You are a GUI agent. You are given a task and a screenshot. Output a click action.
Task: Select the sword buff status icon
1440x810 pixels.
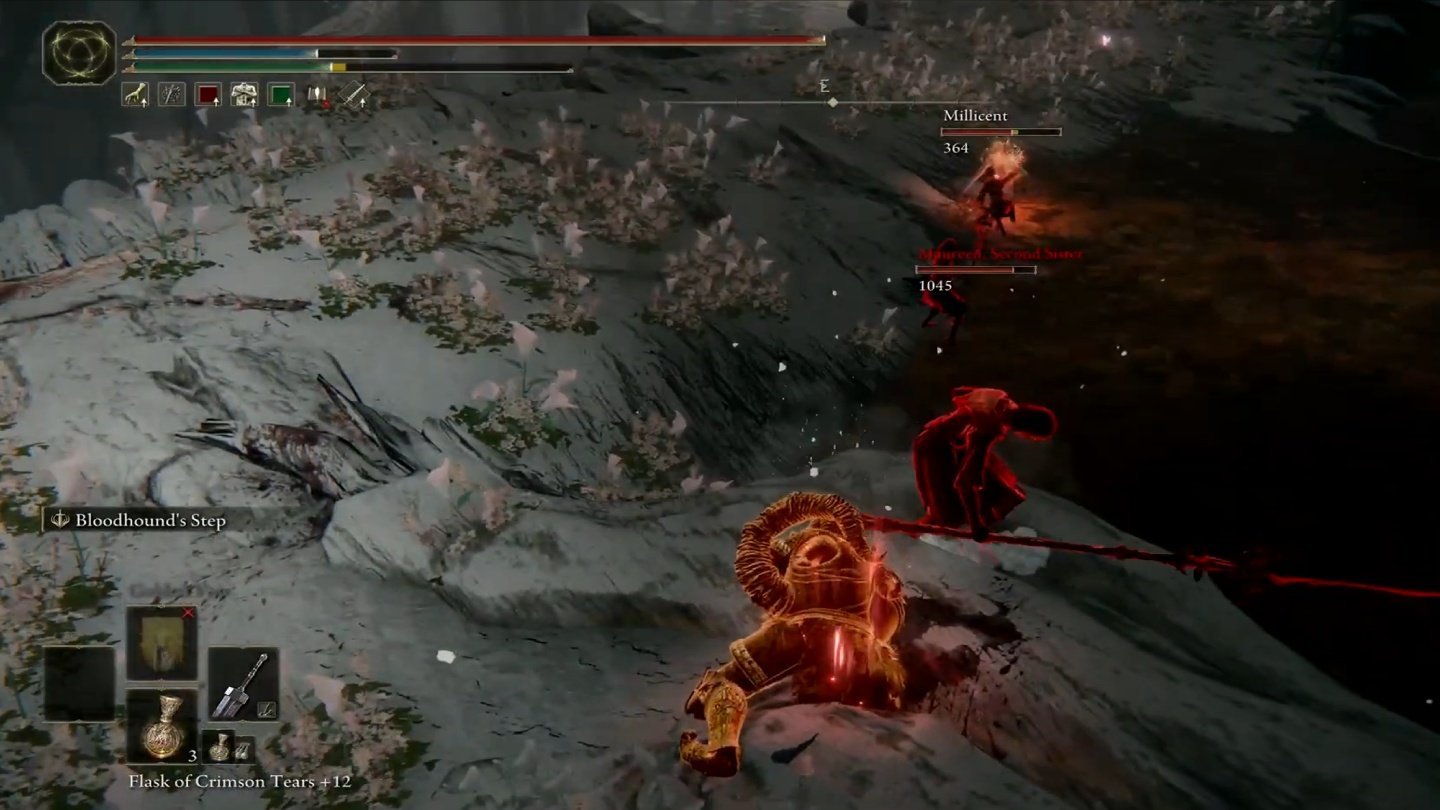click(x=353, y=94)
